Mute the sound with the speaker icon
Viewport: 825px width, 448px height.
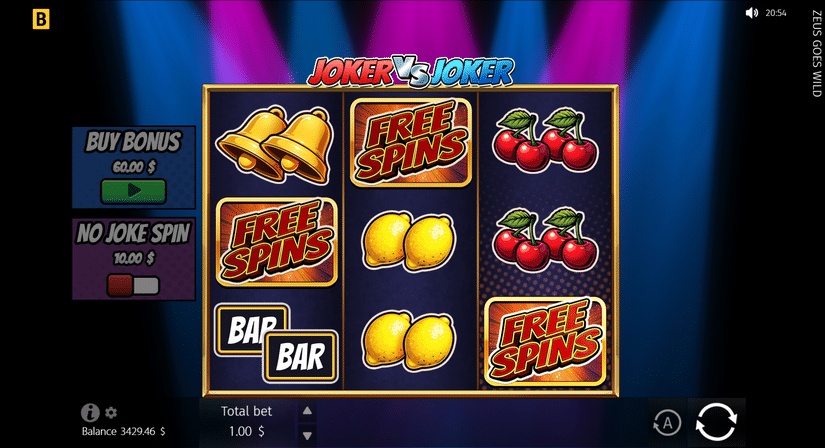click(x=752, y=13)
